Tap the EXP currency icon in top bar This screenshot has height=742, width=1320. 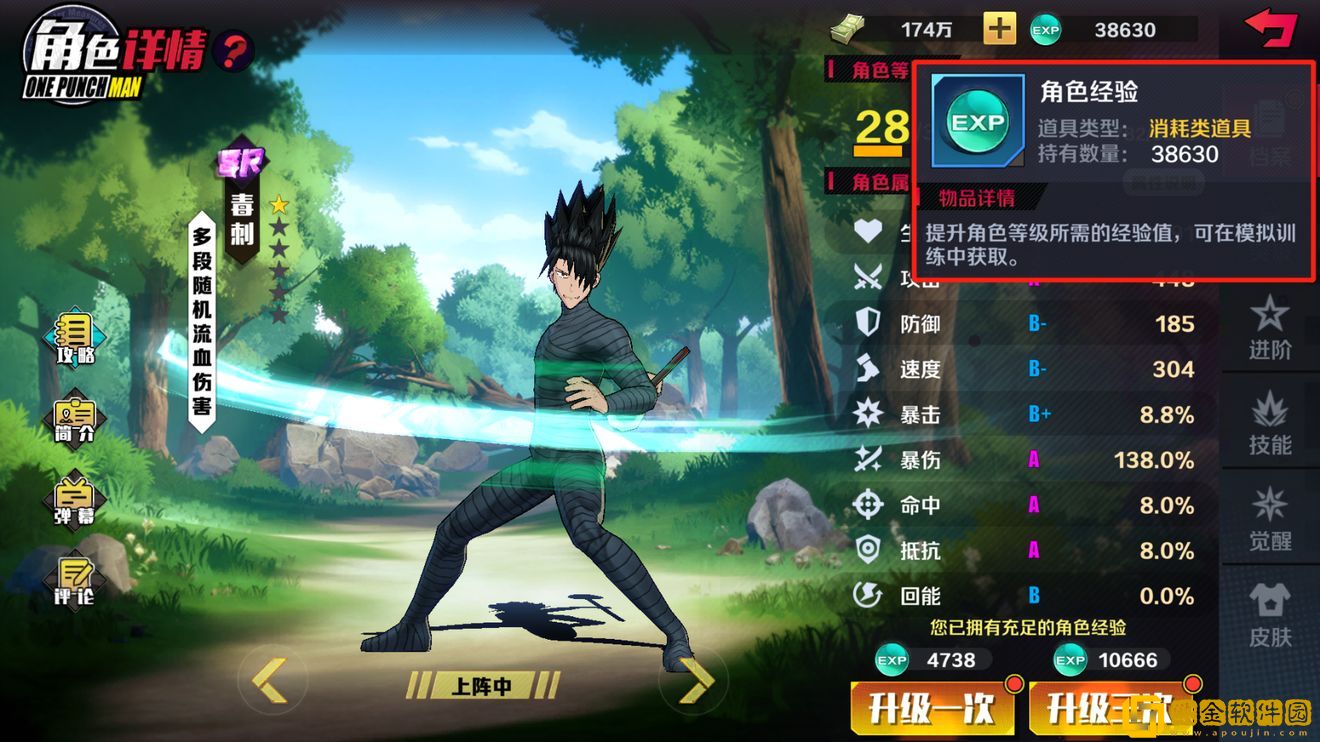point(1045,30)
